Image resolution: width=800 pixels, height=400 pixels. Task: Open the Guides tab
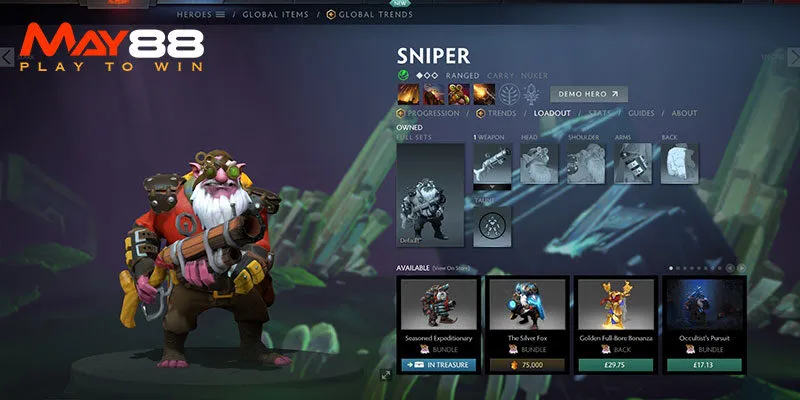coord(641,114)
